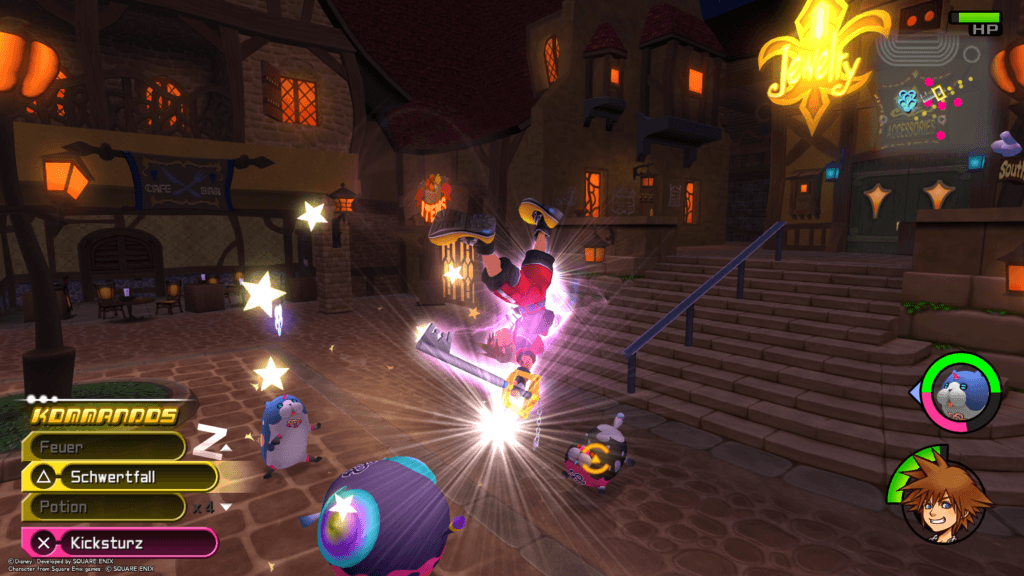This screenshot has width=1024, height=576.
Task: Choose the Schwertfall command
Action: click(x=120, y=477)
